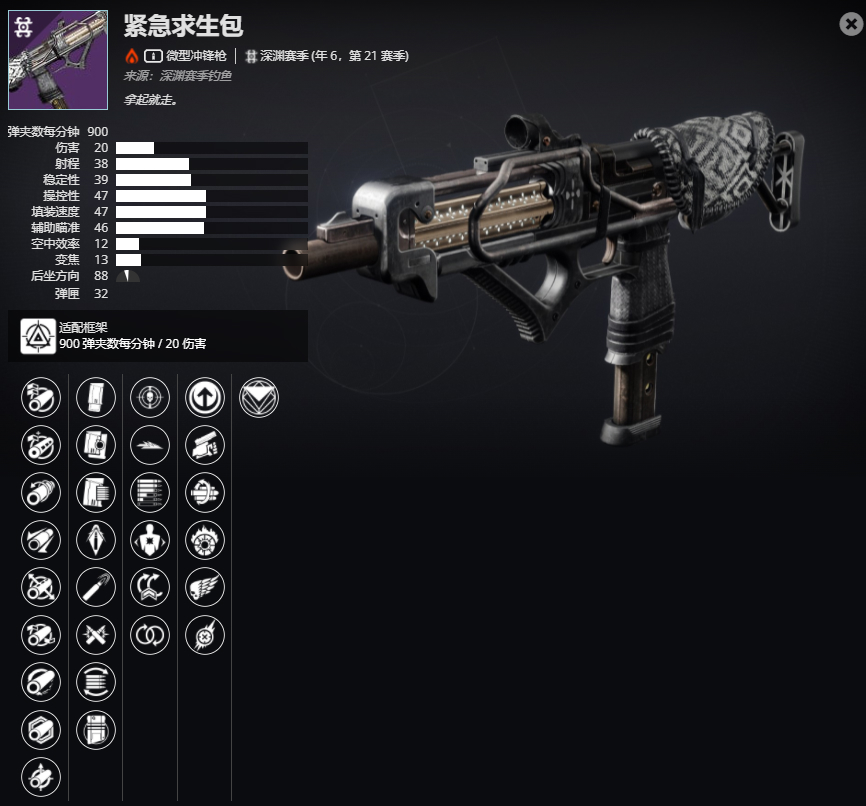Select the crossed-out barrel perk
Image resolution: width=866 pixels, height=806 pixels.
click(x=41, y=587)
